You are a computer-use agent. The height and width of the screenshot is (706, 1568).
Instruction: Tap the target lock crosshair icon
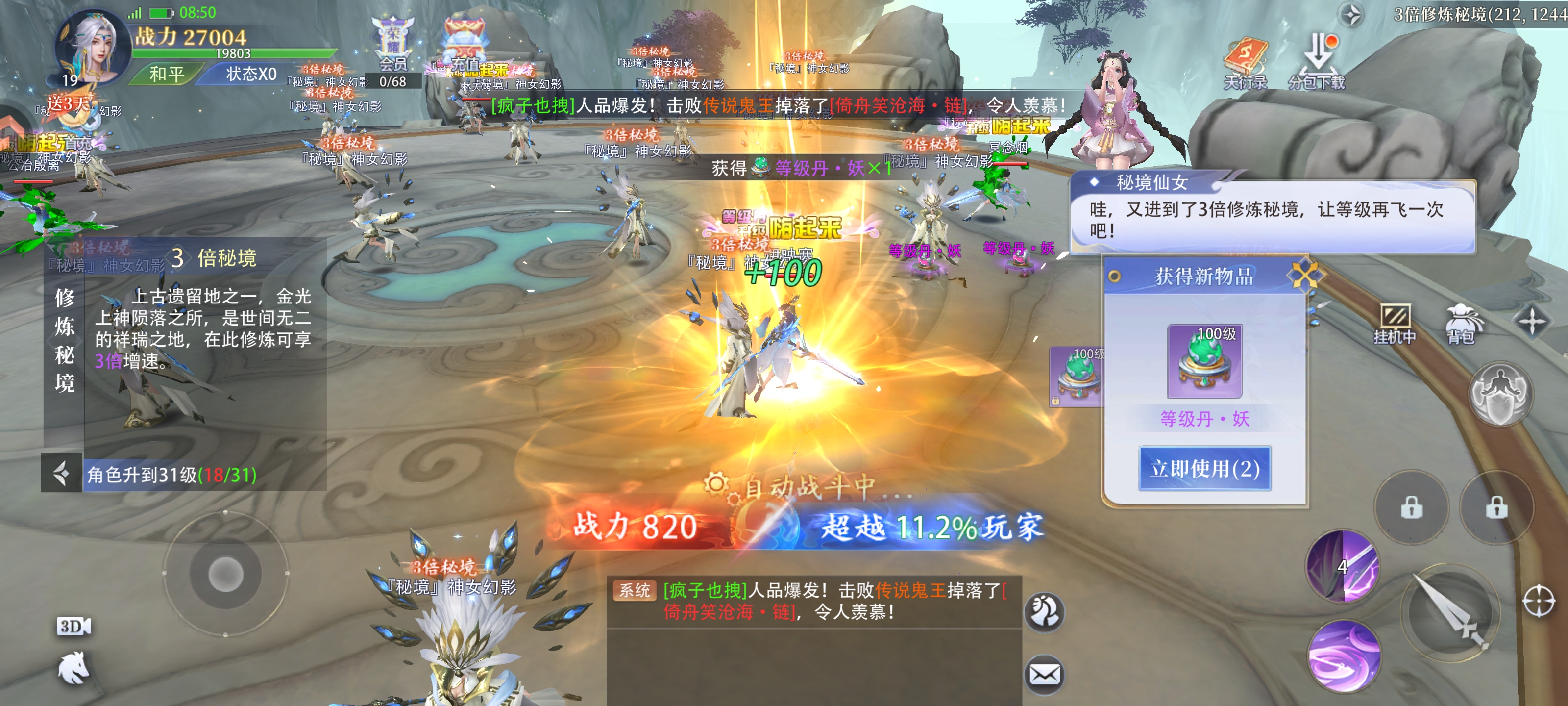(x=1540, y=601)
